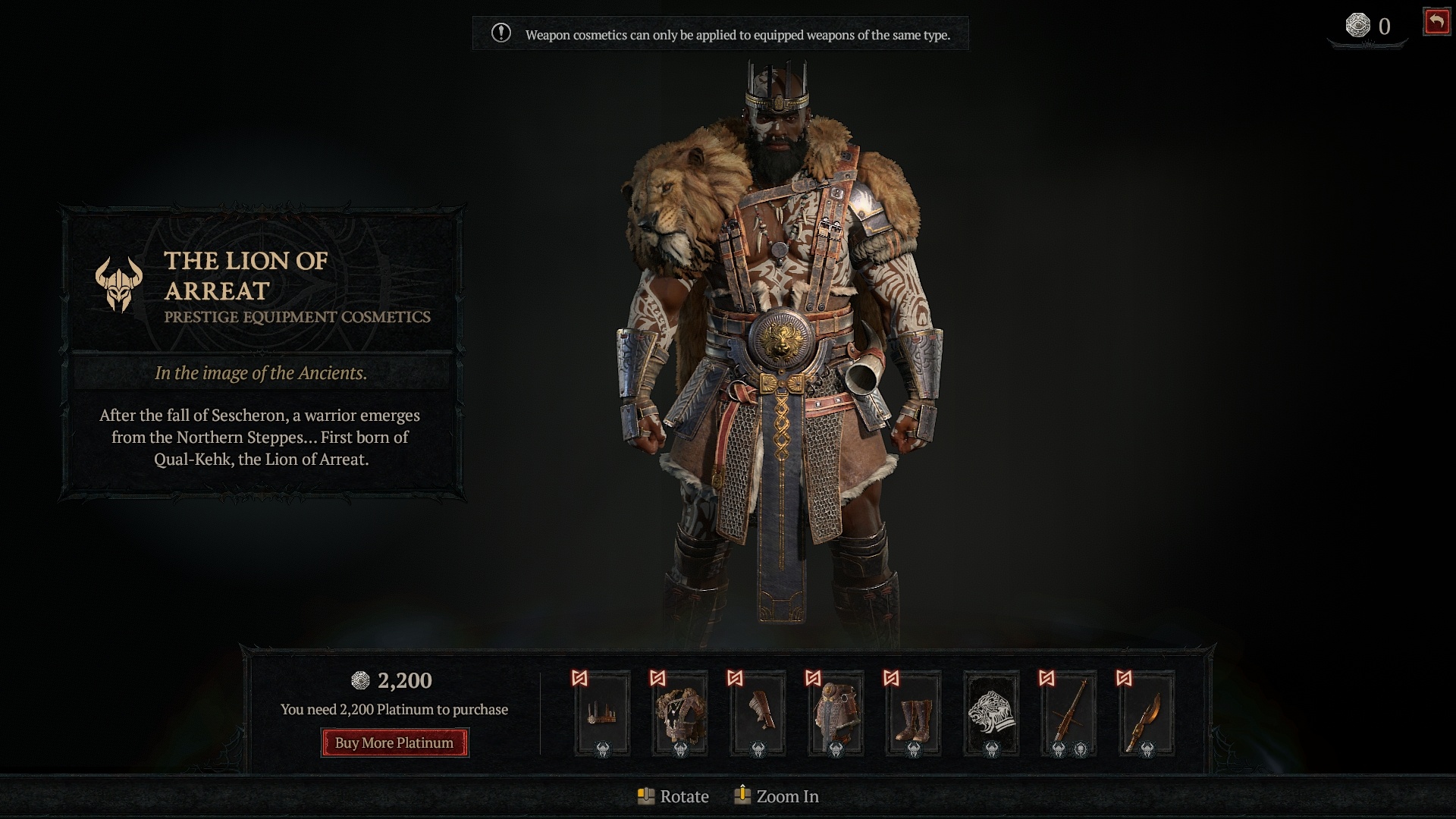Select the long sword weapon cosmetic
This screenshot has width=1456, height=819.
point(1068,713)
